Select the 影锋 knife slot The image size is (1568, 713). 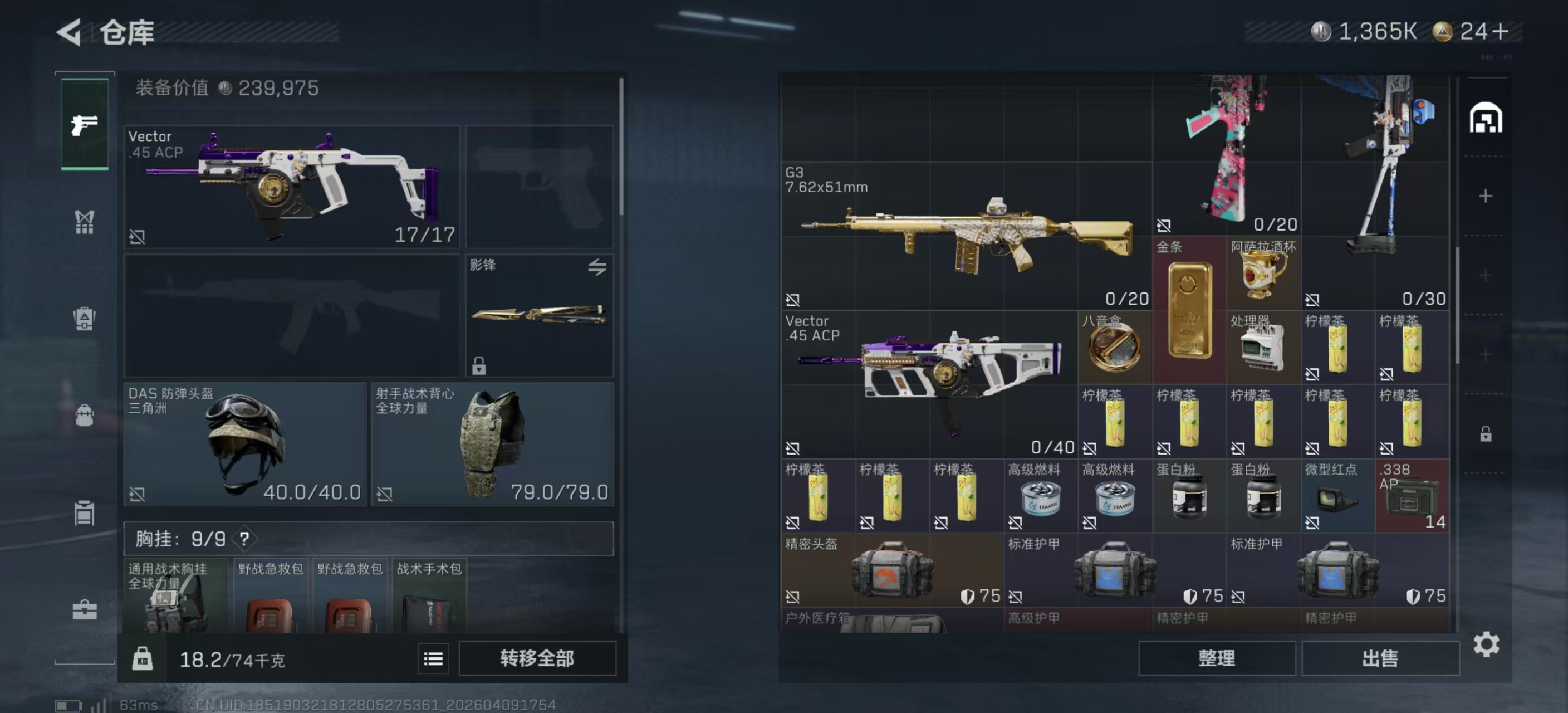(x=538, y=315)
